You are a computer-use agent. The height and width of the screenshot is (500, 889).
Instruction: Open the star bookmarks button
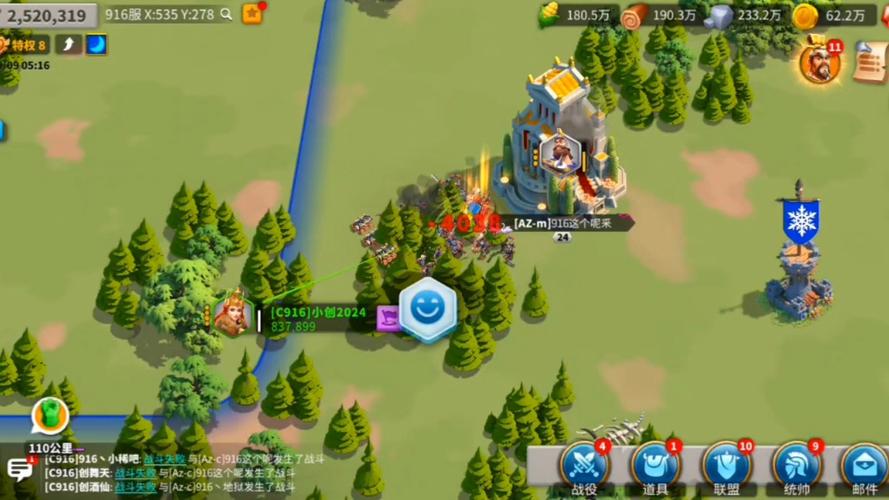point(252,14)
